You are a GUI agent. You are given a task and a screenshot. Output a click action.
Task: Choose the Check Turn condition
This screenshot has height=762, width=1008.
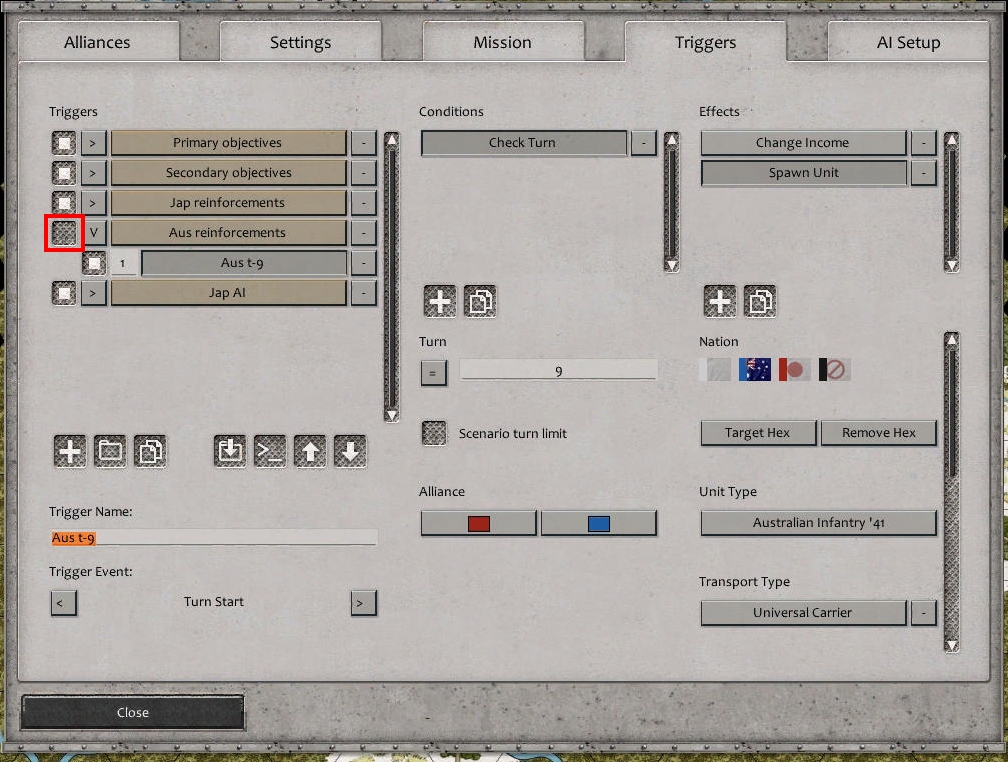click(523, 143)
